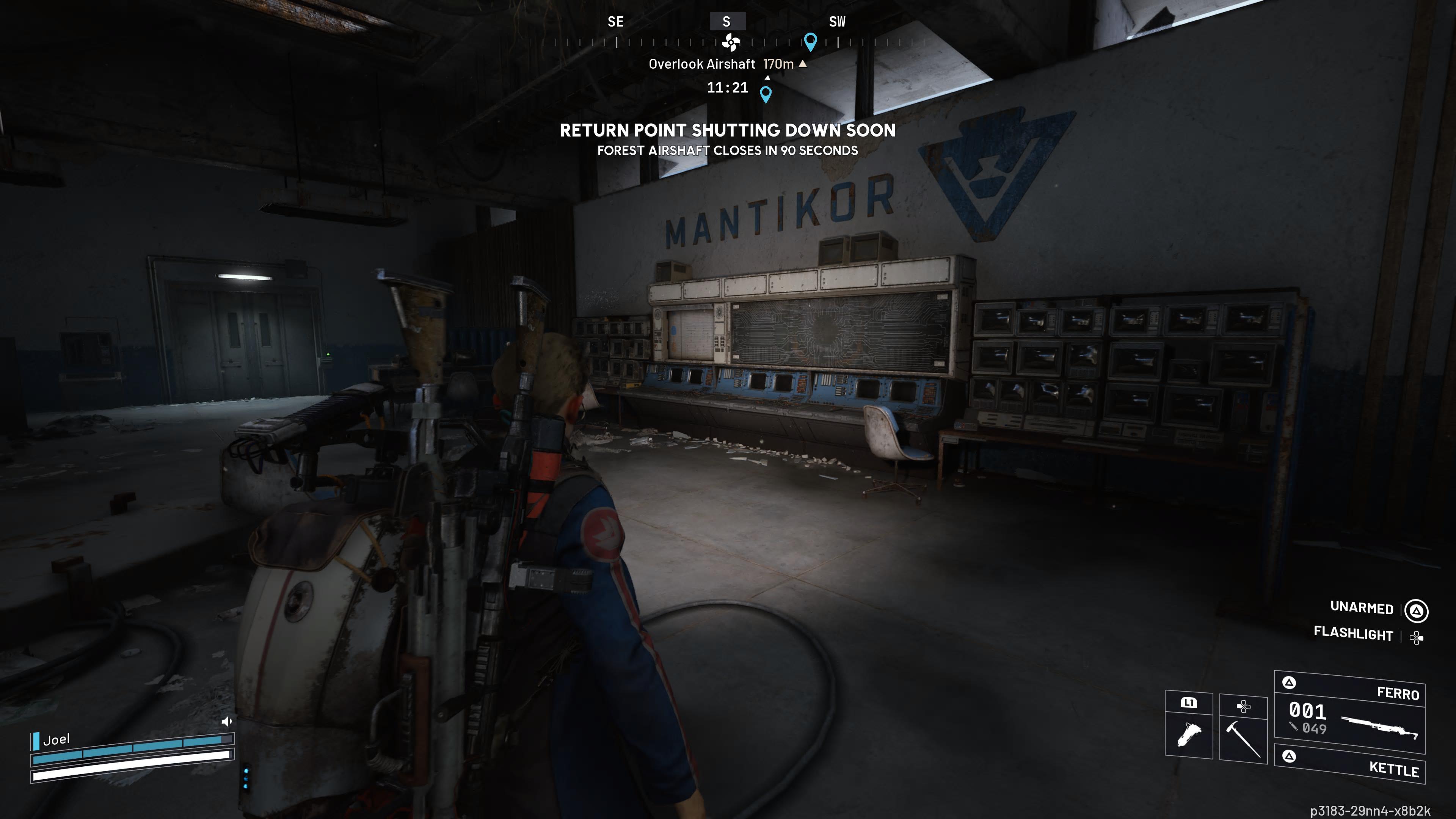Select the S heading on the compass

coord(726,22)
